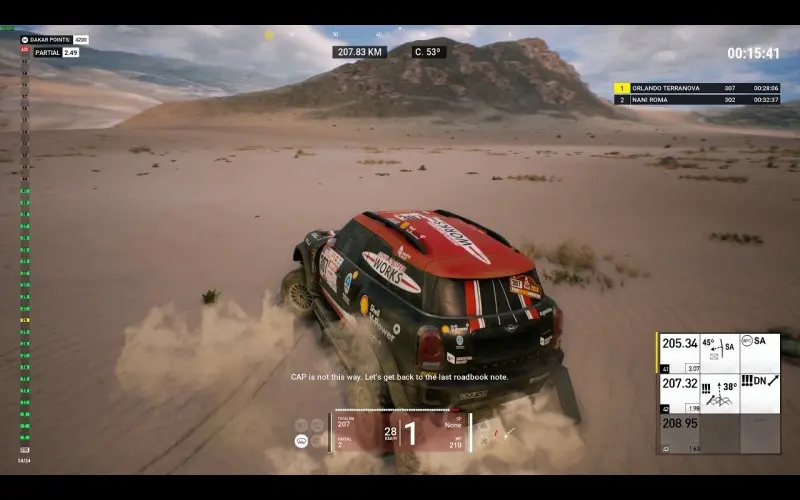Click the highlighted white car status icon
The image size is (800, 500).
301,441
